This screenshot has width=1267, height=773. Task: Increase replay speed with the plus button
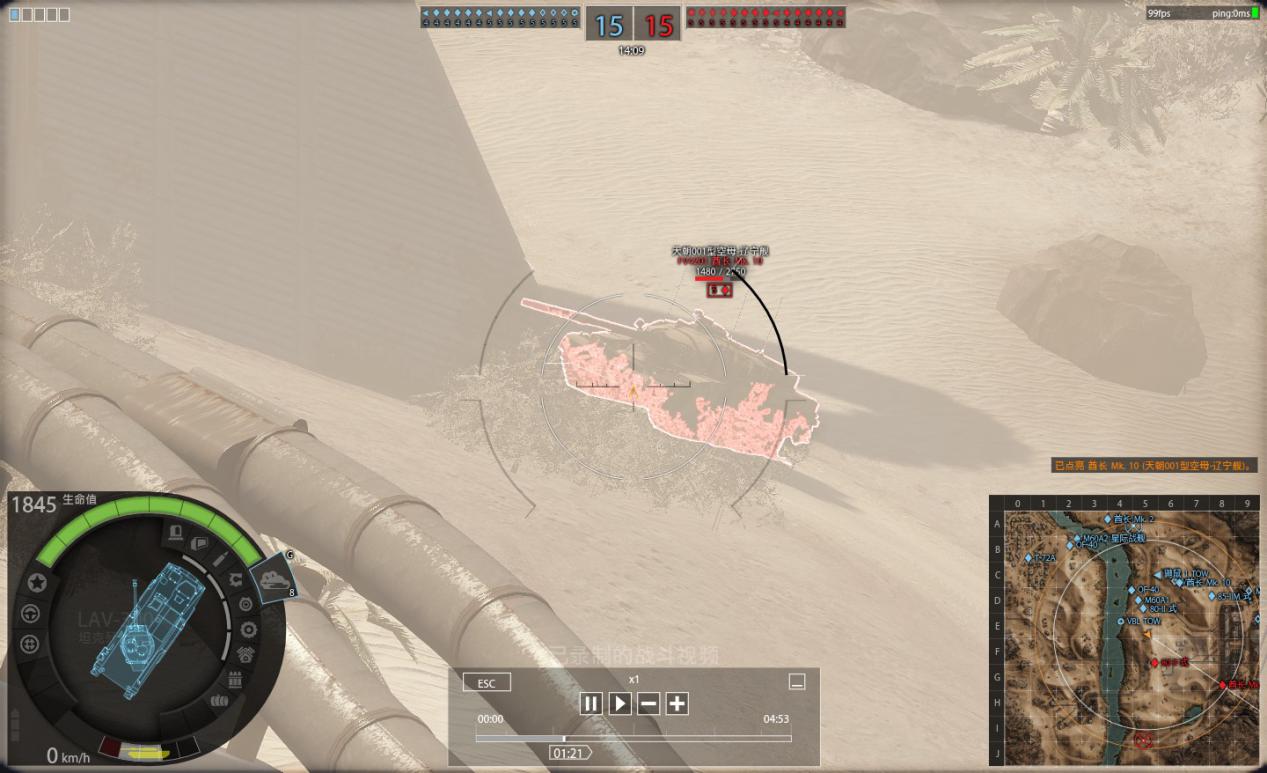[677, 704]
